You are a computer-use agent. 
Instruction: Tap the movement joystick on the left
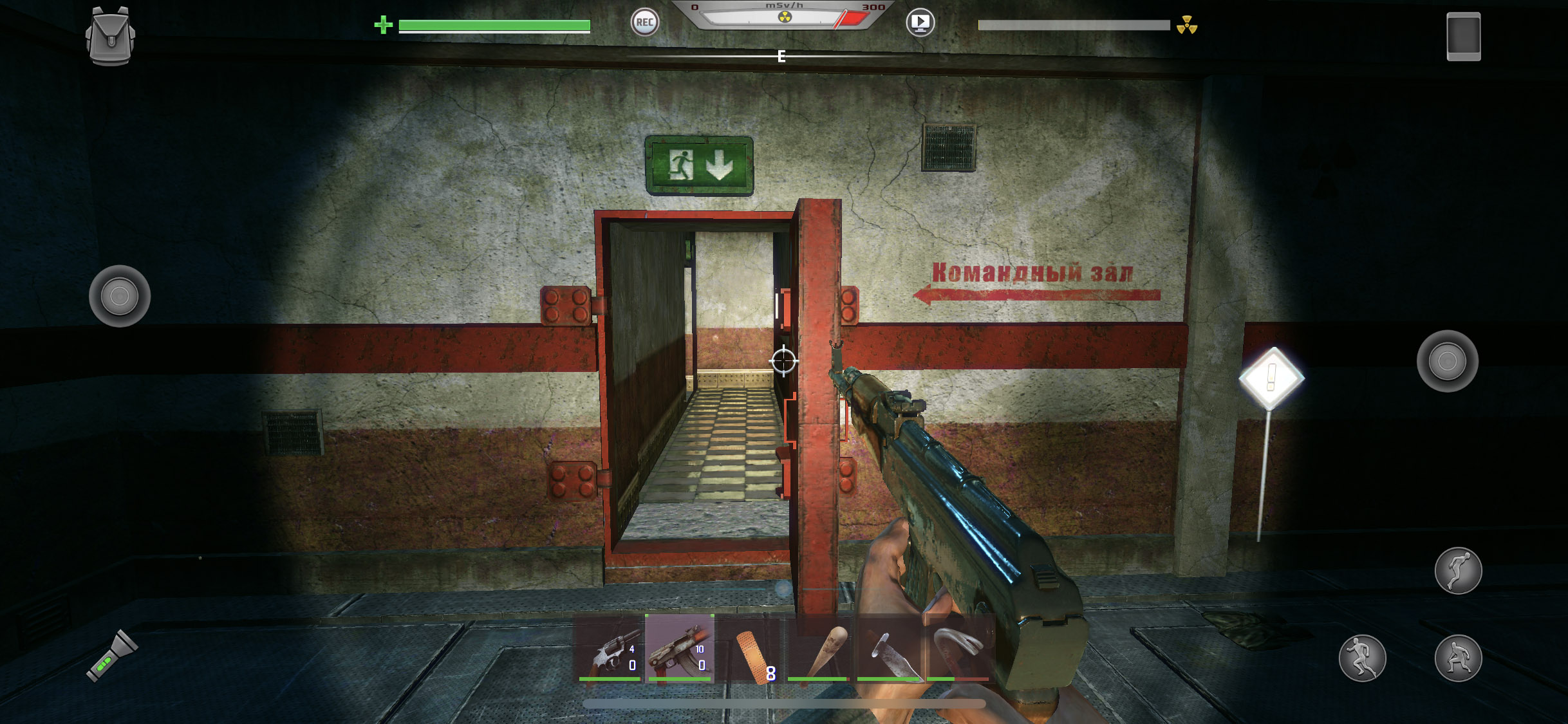(120, 296)
